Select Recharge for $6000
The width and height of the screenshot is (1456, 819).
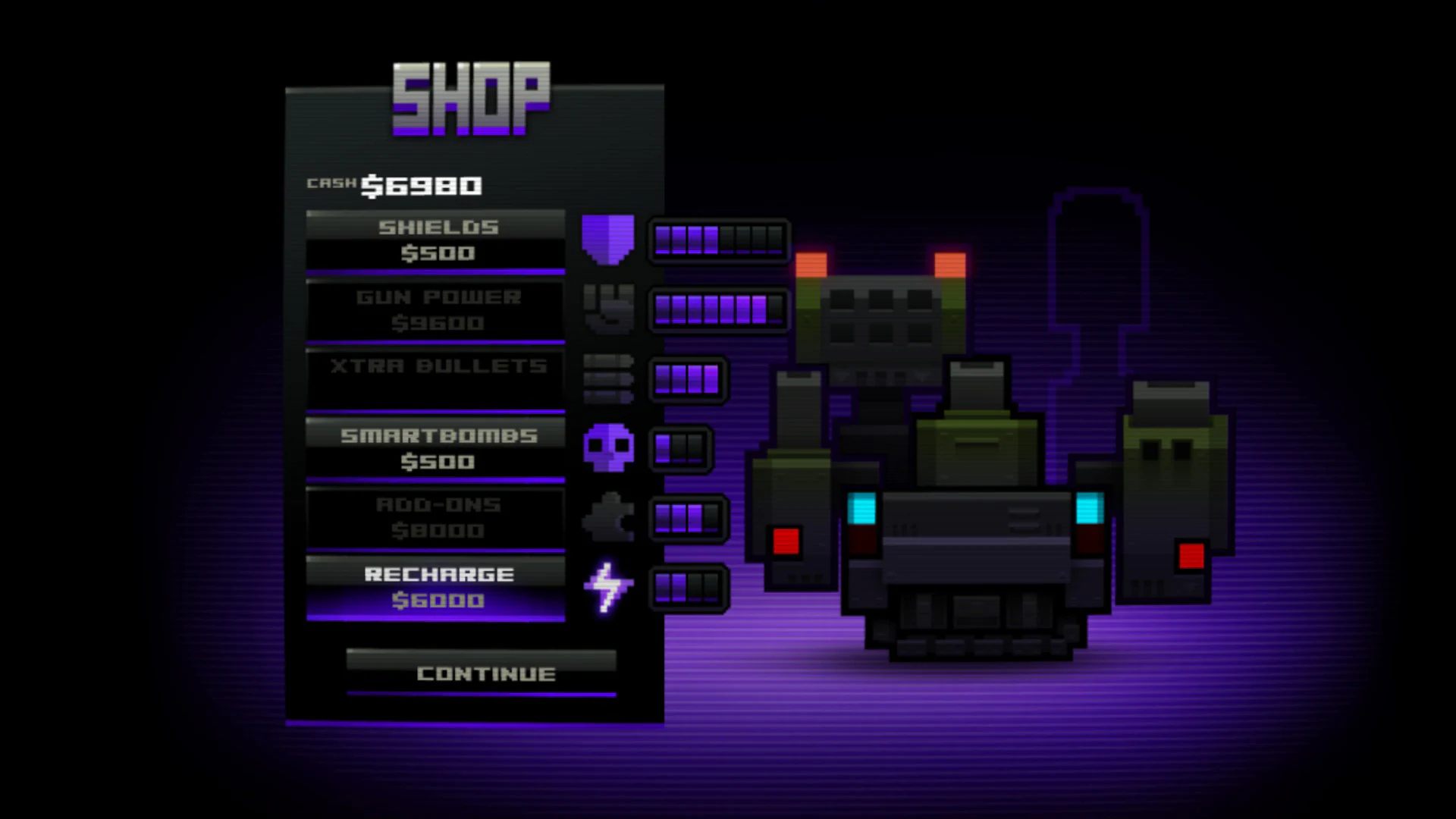(434, 586)
